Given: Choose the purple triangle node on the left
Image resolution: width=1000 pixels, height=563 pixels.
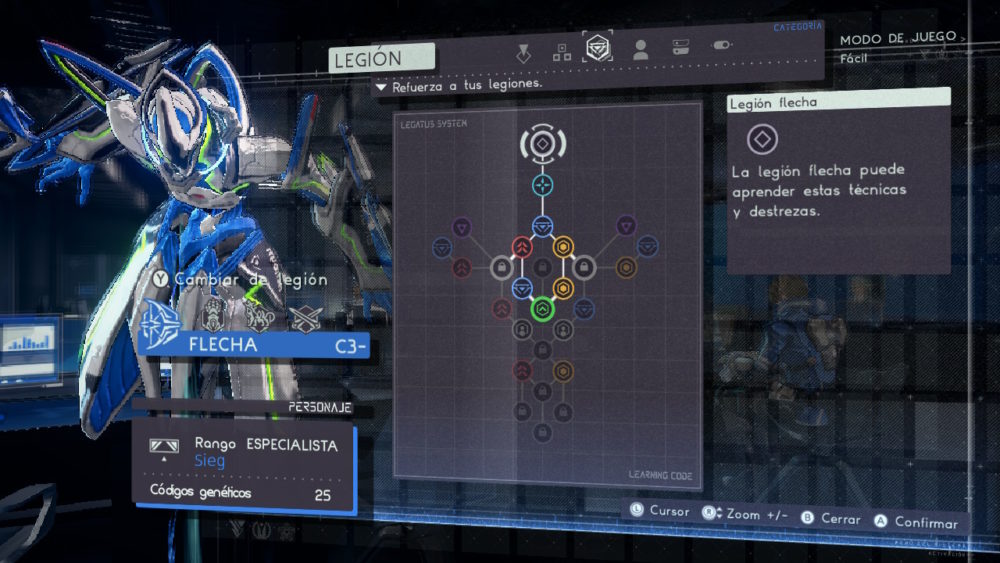Looking at the screenshot, I should coord(461,227).
